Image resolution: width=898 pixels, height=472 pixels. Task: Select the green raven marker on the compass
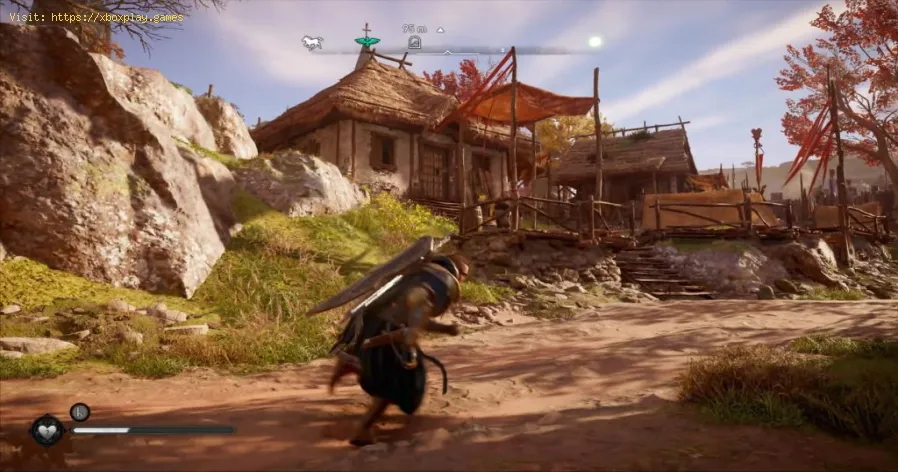[x=367, y=41]
